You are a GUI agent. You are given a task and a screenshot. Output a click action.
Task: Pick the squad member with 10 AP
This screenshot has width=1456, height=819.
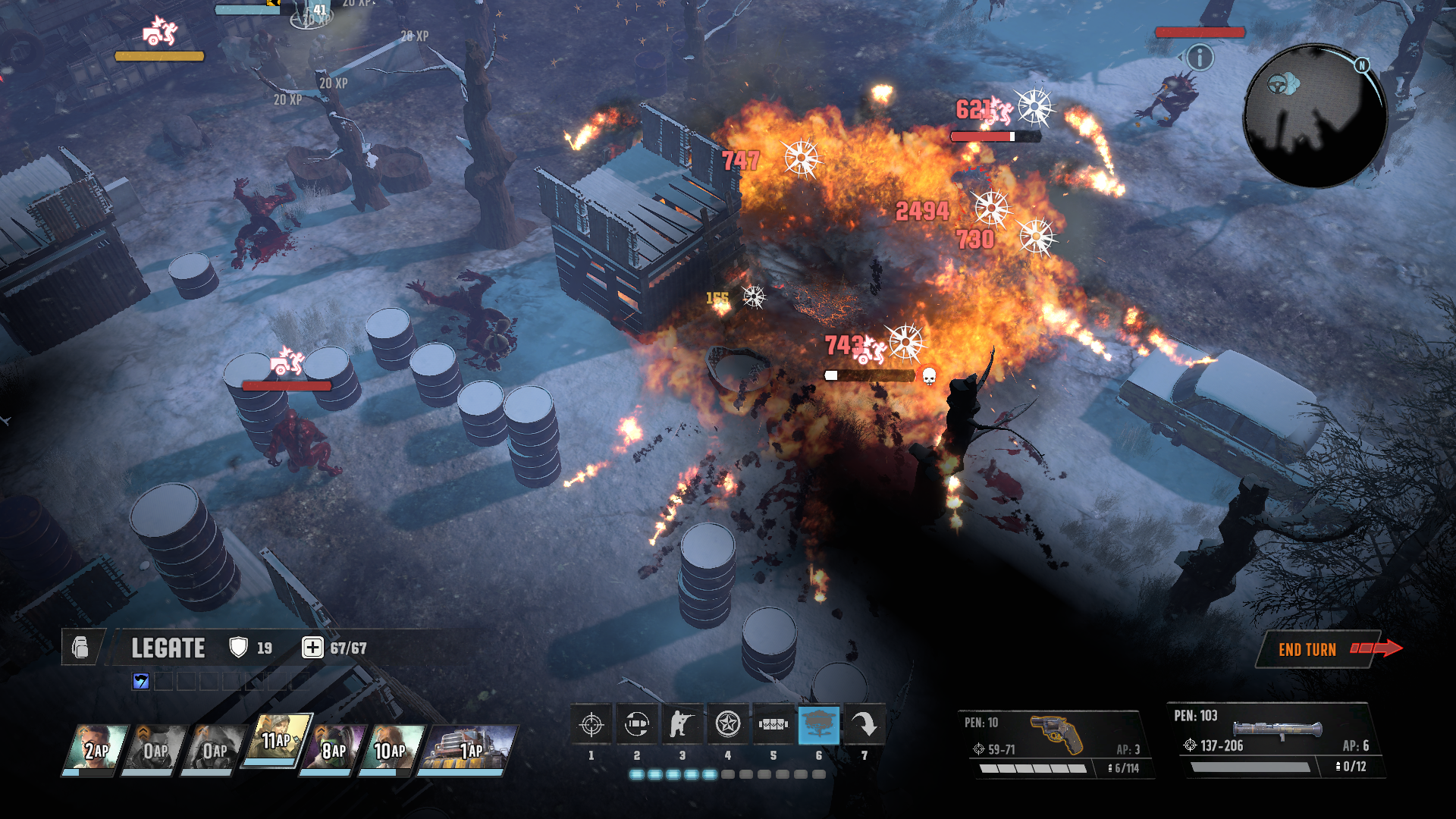click(390, 749)
